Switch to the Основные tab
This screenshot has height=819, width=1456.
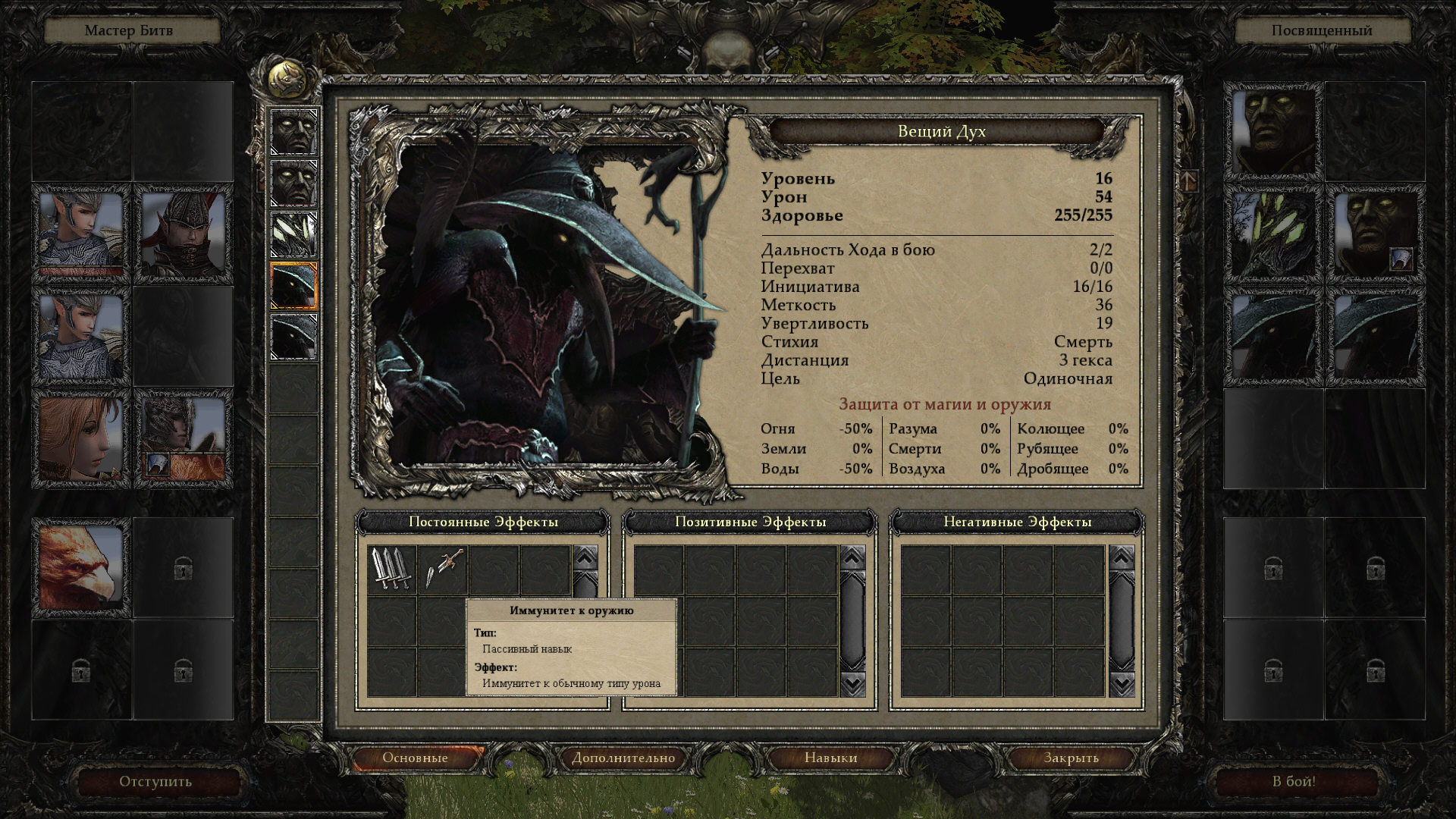coord(415,758)
